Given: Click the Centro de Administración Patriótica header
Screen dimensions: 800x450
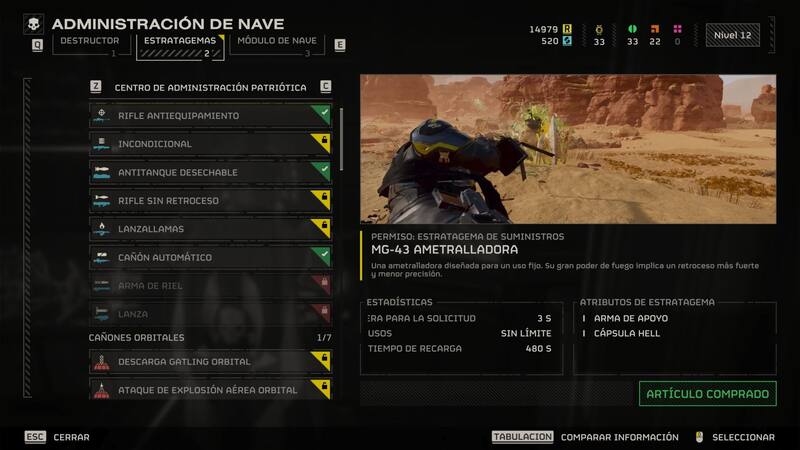Looking at the screenshot, I should (x=210, y=87).
